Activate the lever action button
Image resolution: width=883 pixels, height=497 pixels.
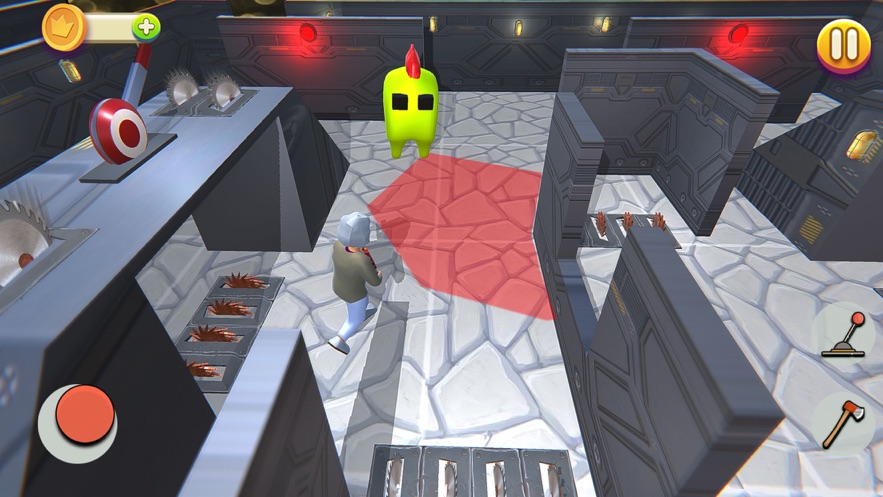point(842,334)
